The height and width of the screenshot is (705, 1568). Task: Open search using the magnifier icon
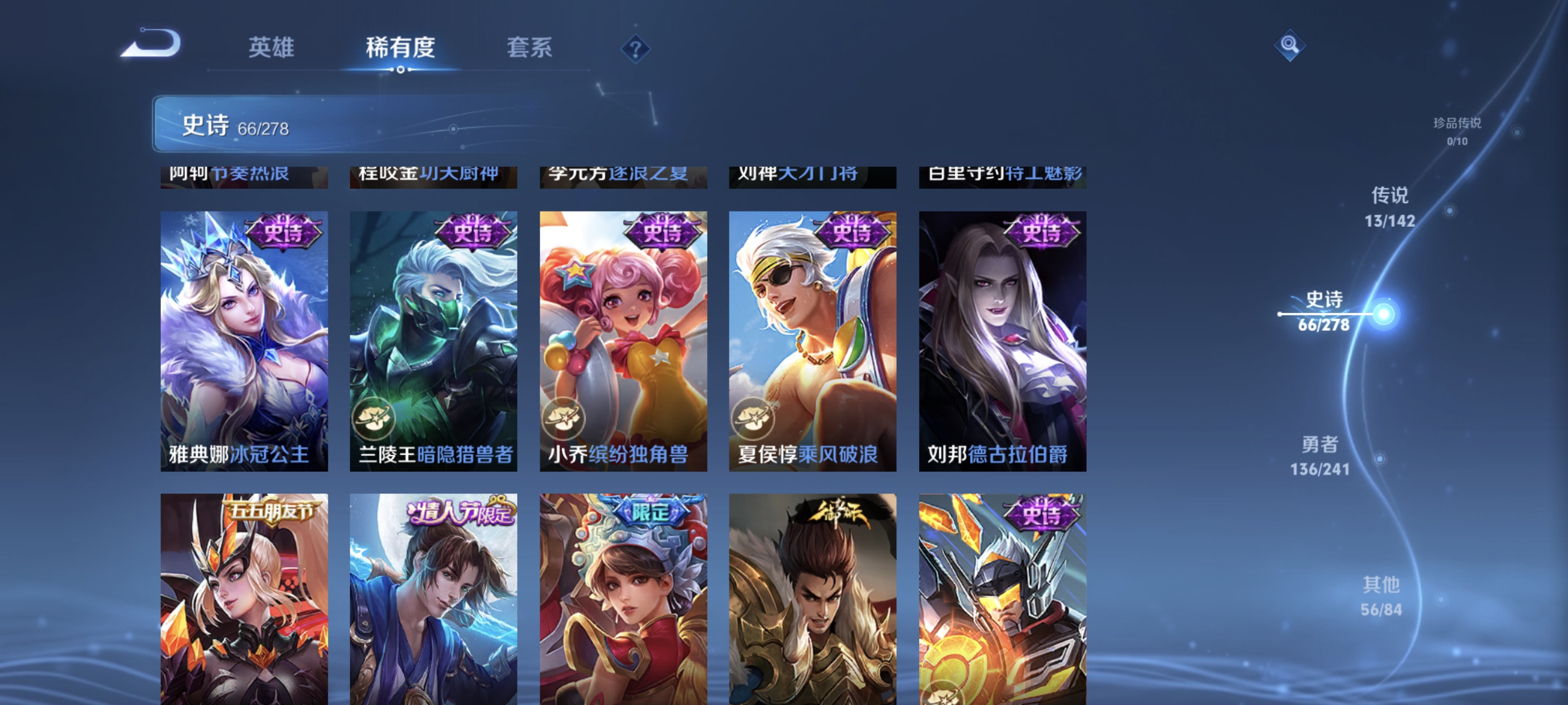click(1290, 44)
